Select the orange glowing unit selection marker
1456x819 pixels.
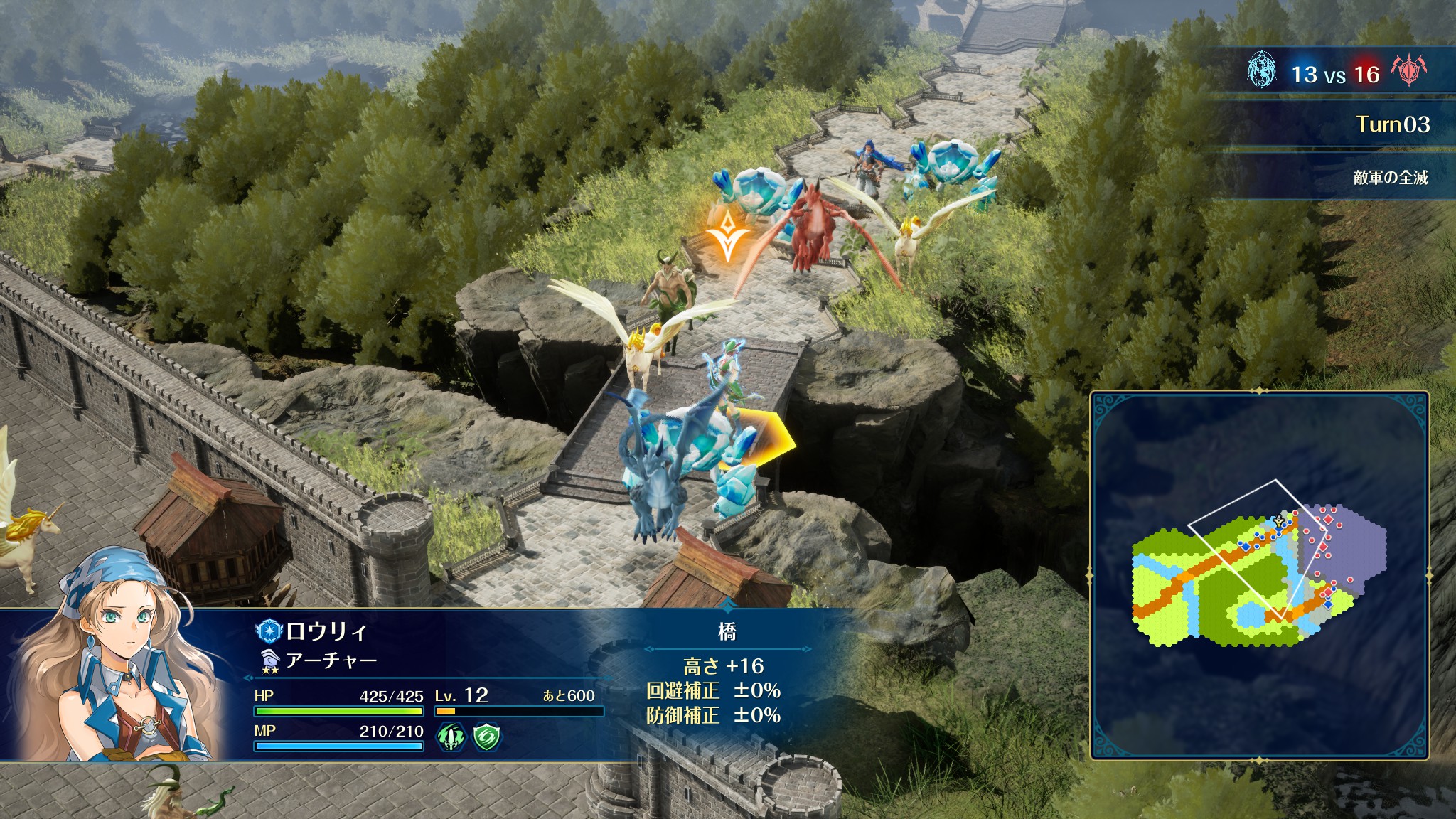pos(728,235)
